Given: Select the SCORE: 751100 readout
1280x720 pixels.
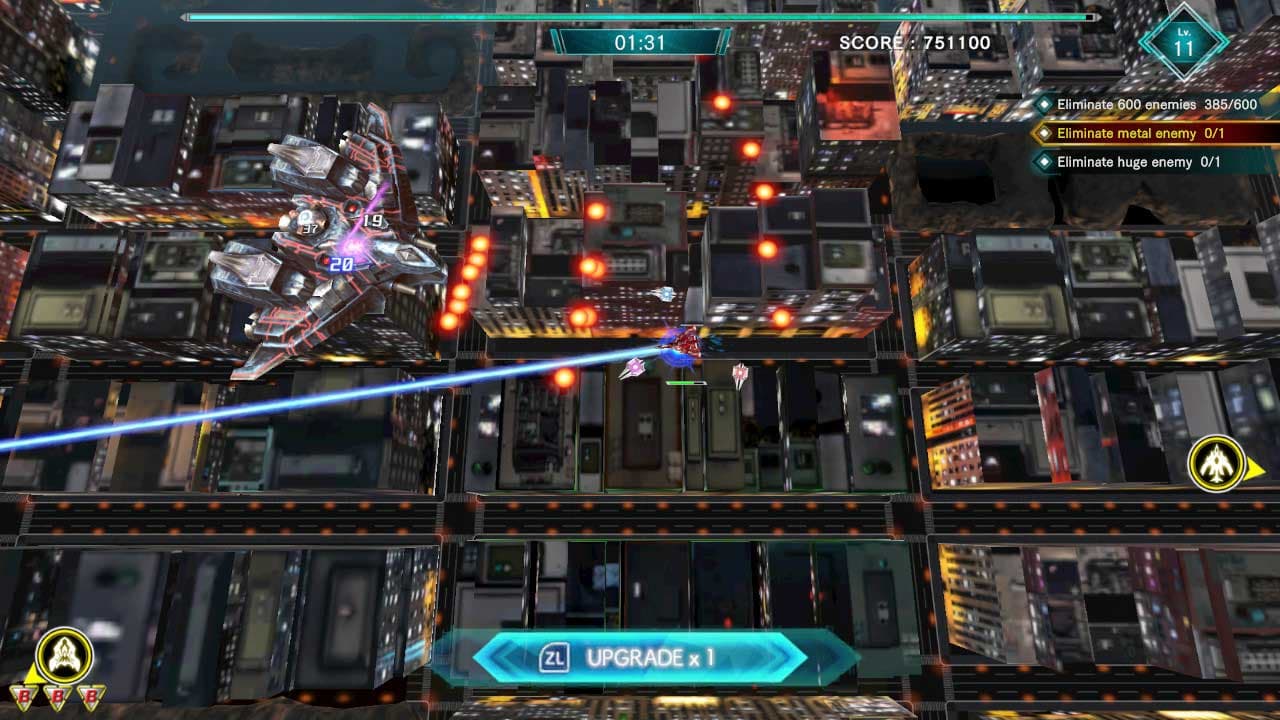Looking at the screenshot, I should (913, 42).
